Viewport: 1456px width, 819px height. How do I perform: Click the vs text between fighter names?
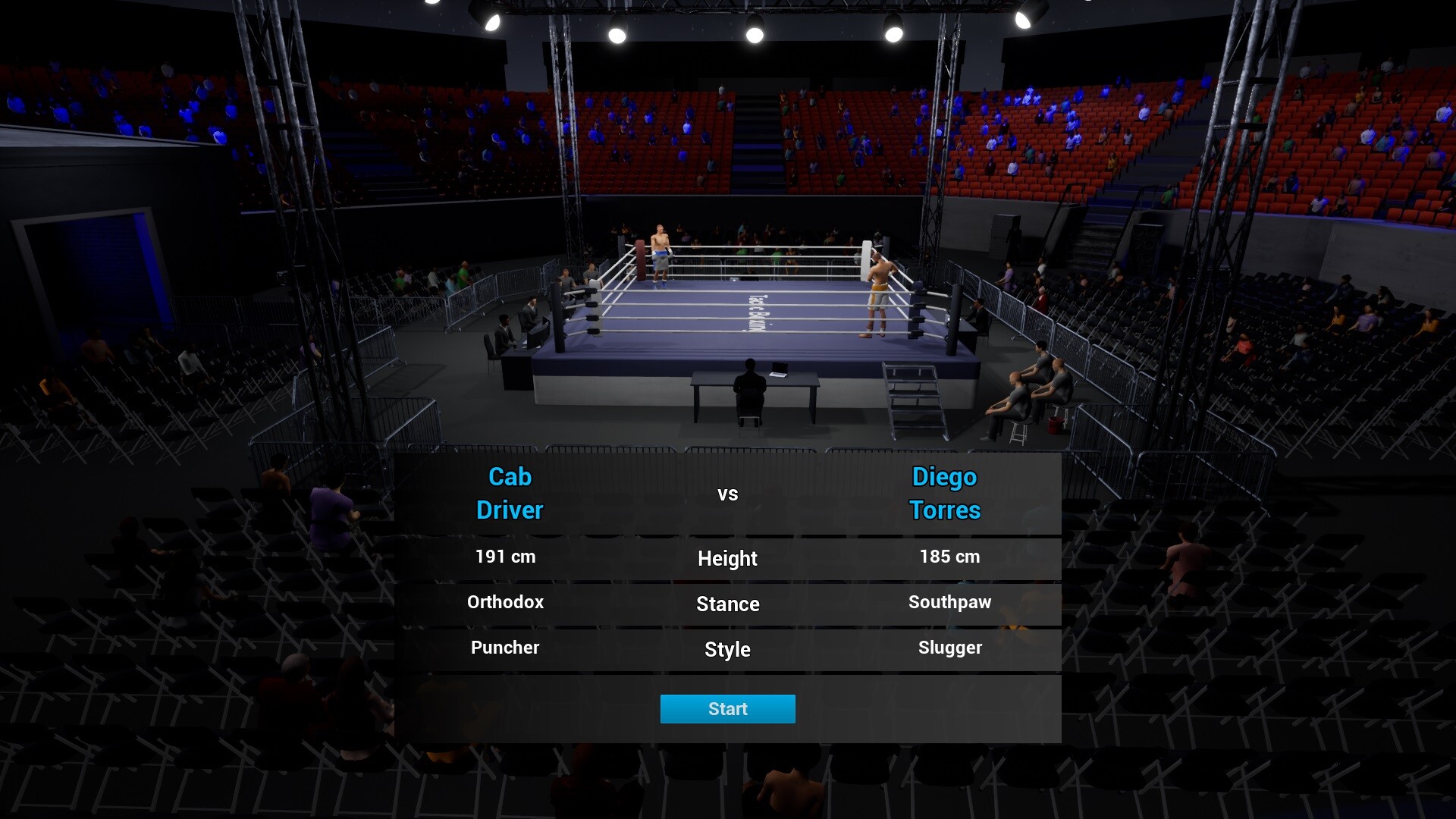pyautogui.click(x=728, y=493)
